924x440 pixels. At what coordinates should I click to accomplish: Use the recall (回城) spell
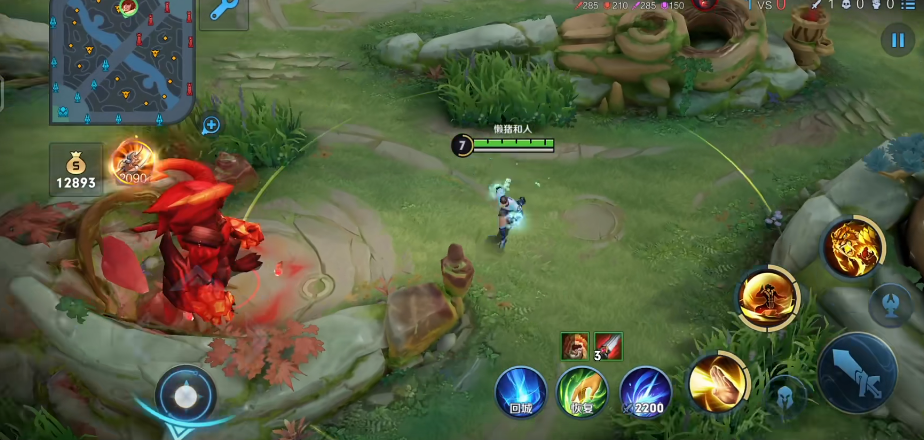pos(521,392)
